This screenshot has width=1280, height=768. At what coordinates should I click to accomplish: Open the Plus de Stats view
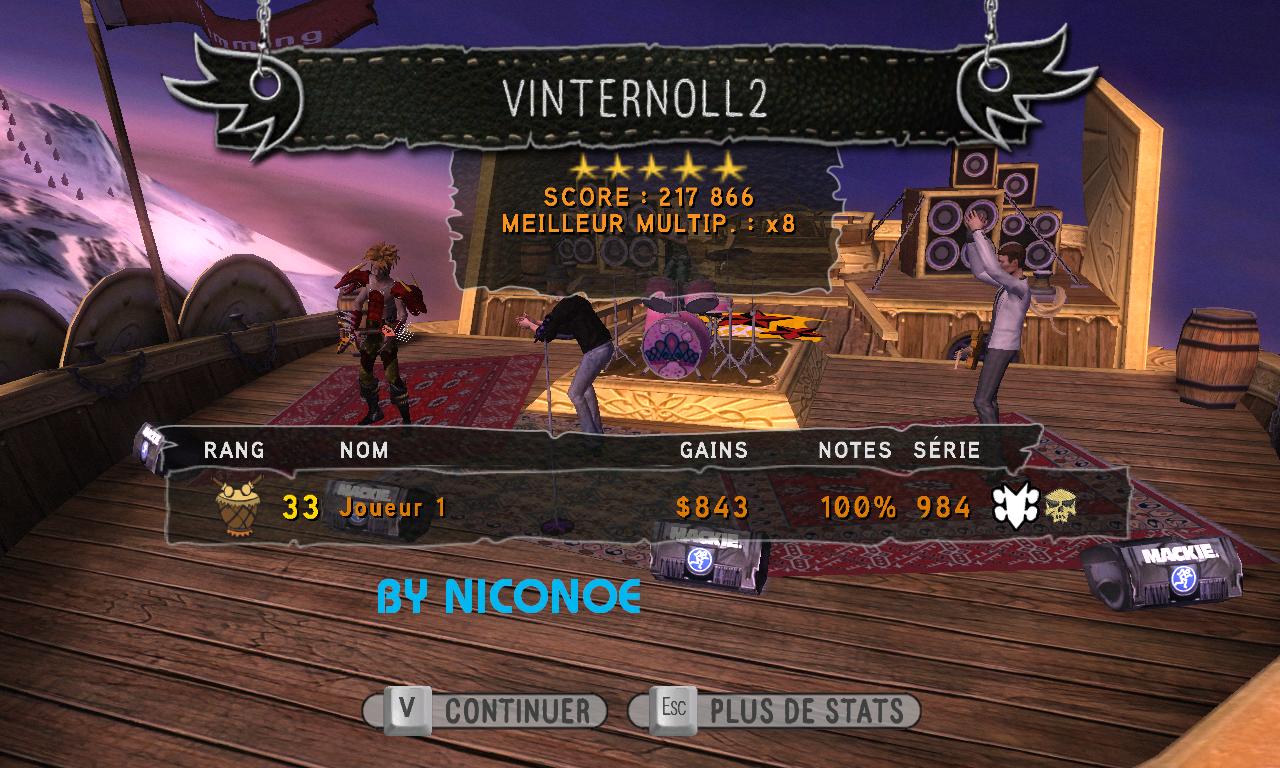click(774, 711)
